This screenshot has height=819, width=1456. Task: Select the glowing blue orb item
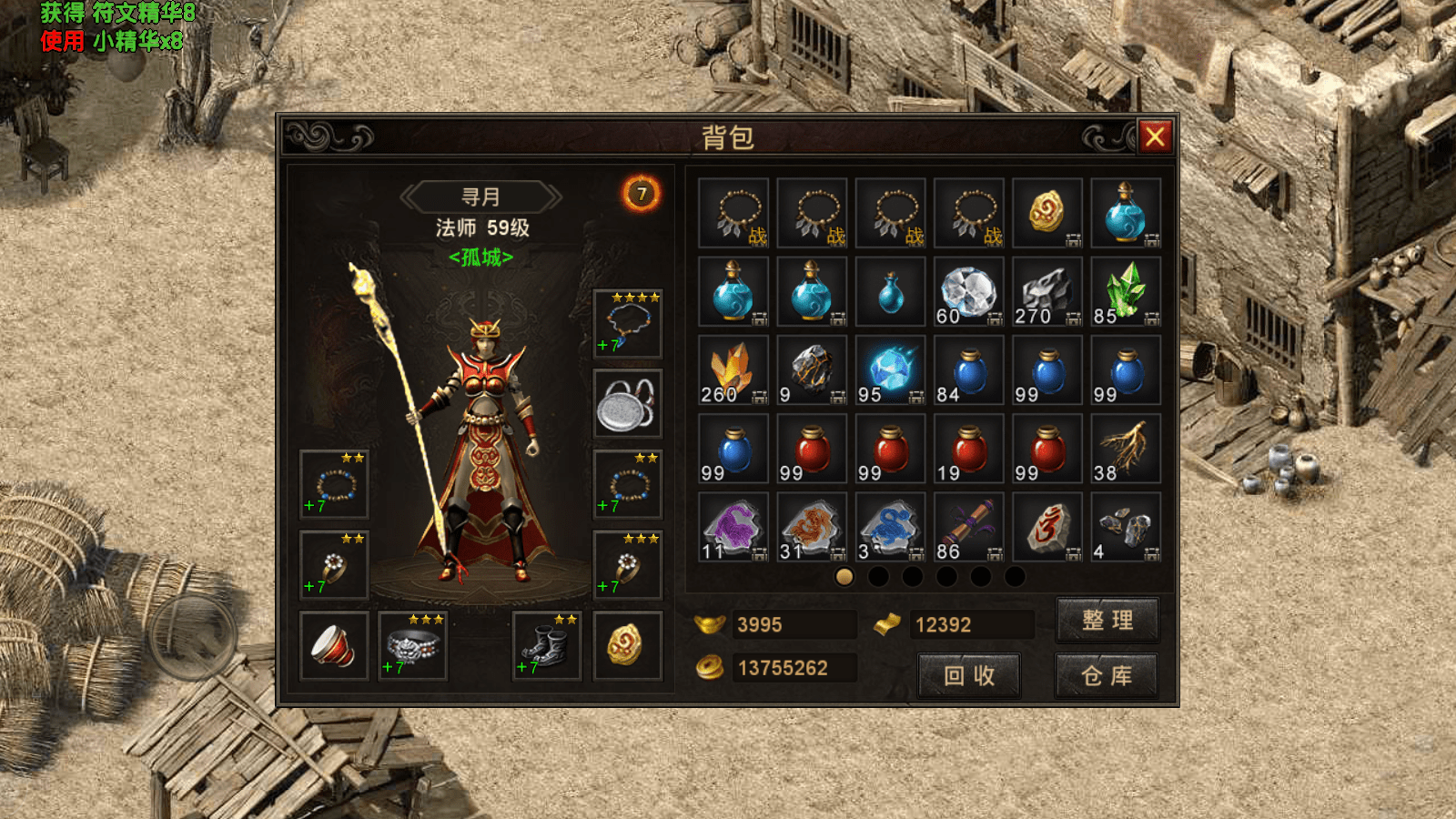pos(890,370)
